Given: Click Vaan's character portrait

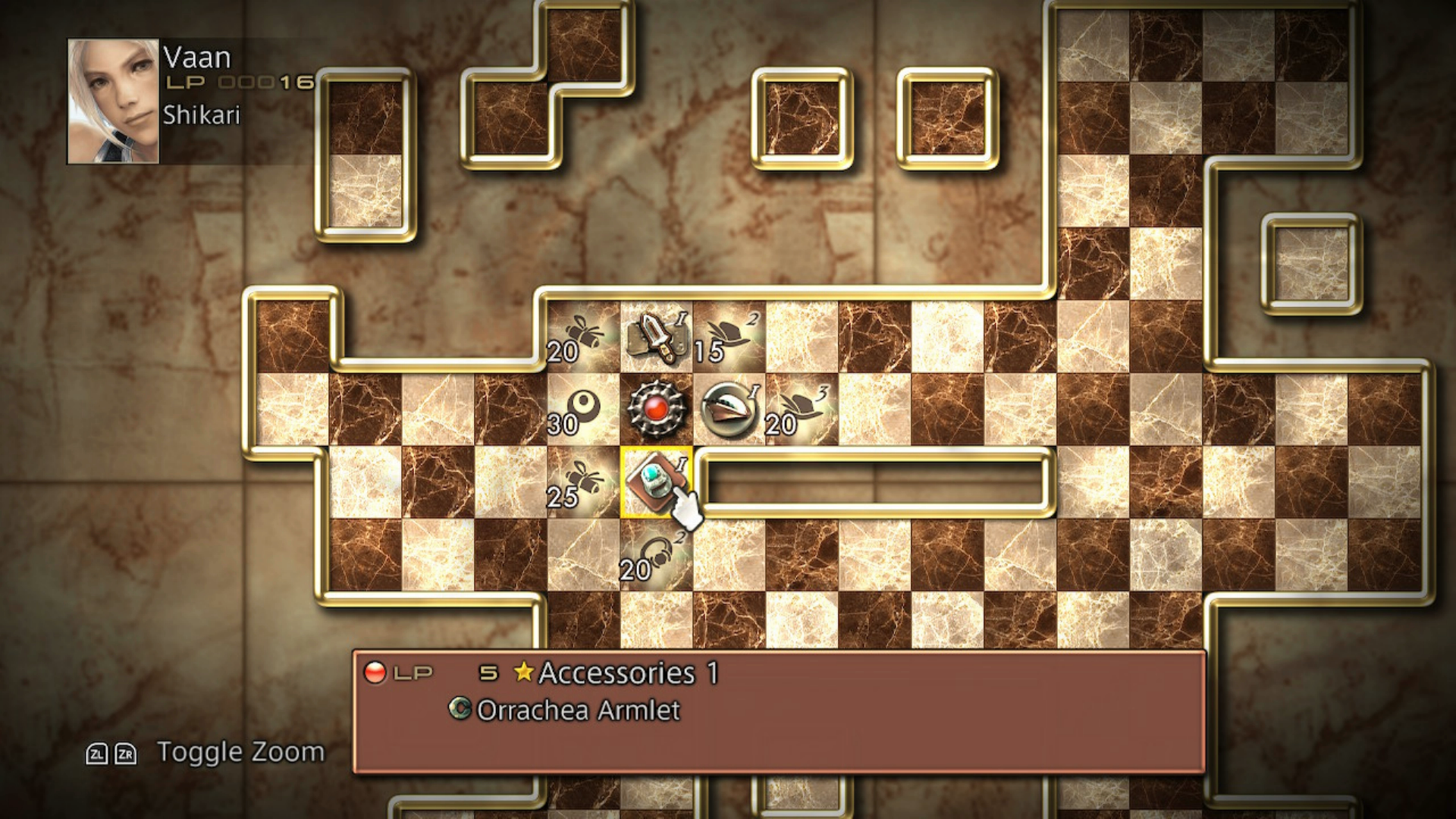Looking at the screenshot, I should pyautogui.click(x=114, y=102).
